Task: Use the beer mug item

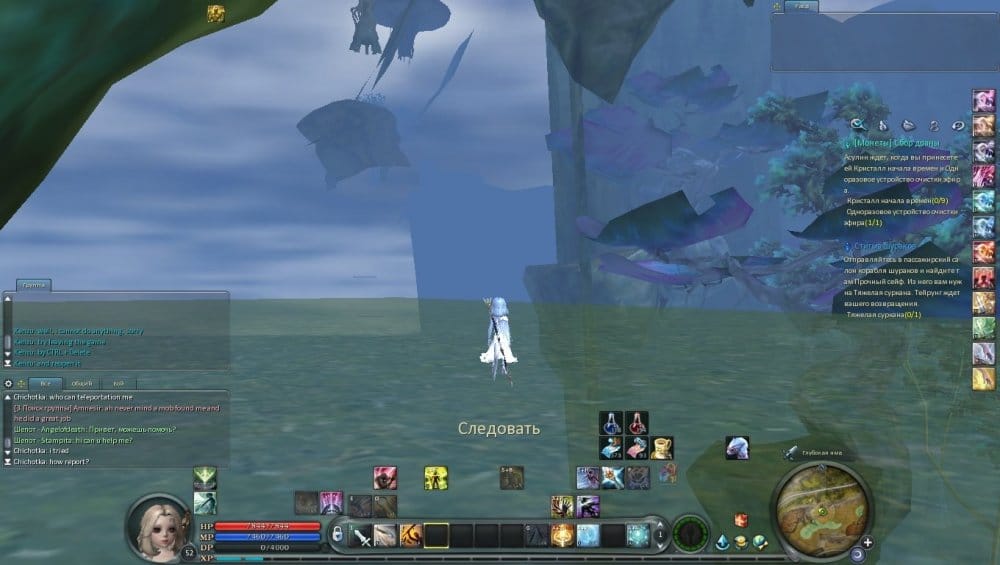Action: 661,447
